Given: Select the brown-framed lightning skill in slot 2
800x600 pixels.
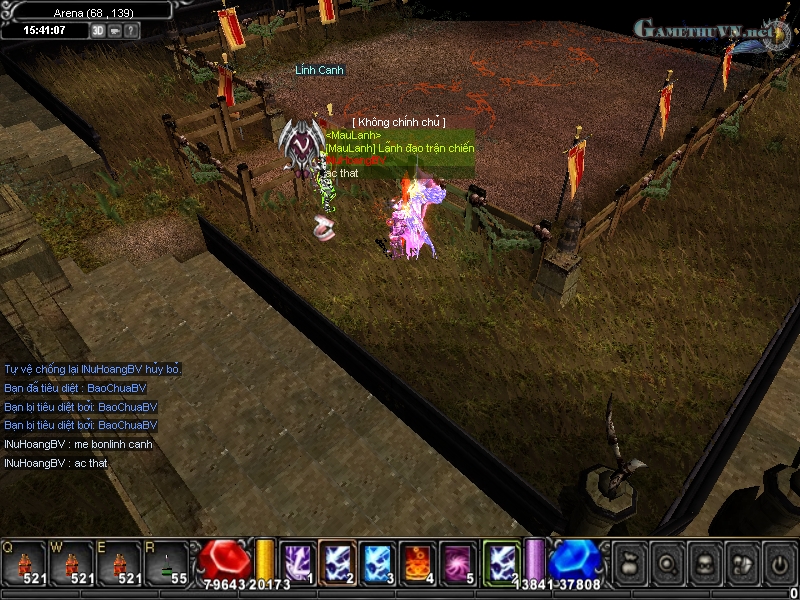Looking at the screenshot, I should click(x=337, y=560).
